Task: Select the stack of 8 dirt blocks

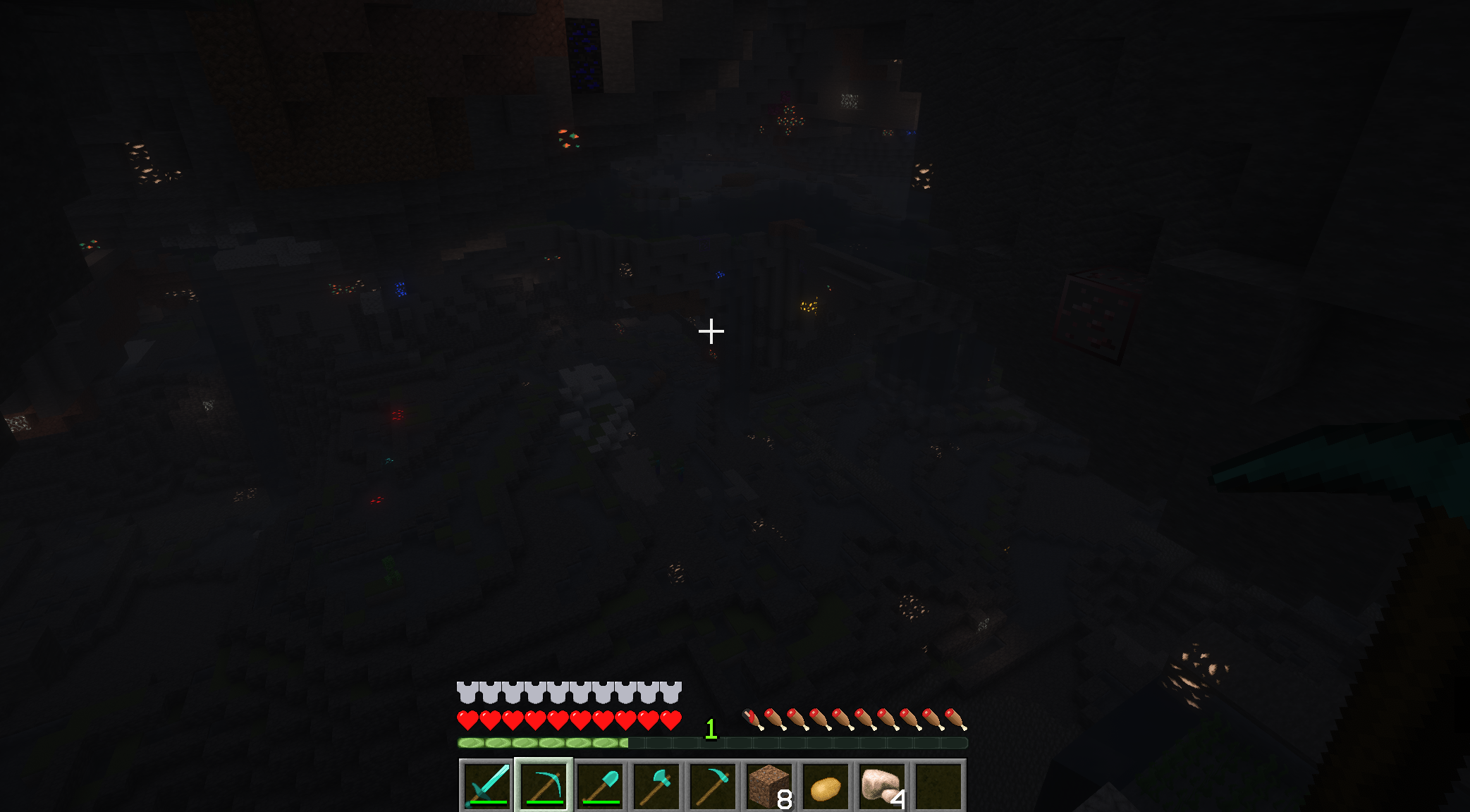Action: (768, 784)
